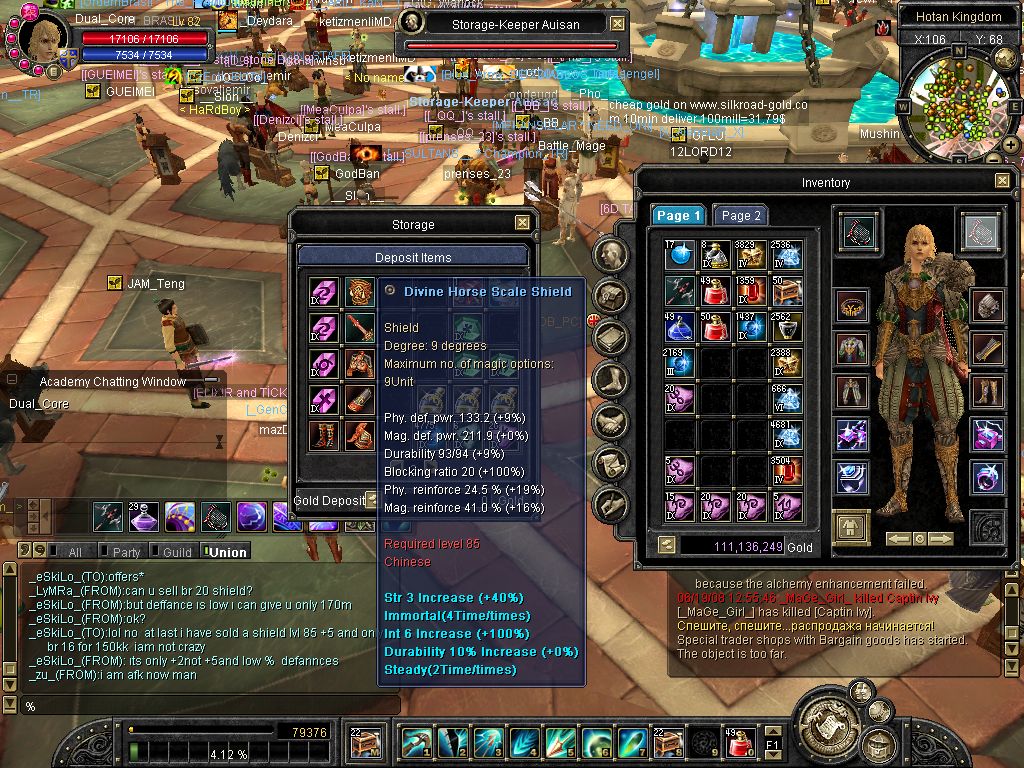The width and height of the screenshot is (1024, 768).
Task: Close the Storage window
Action: pos(522,223)
